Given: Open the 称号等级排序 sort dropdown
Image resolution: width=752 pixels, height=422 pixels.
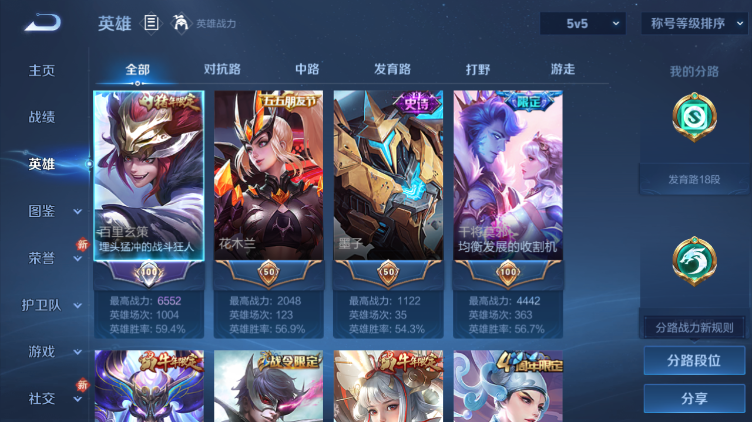Looking at the screenshot, I should pos(693,23).
